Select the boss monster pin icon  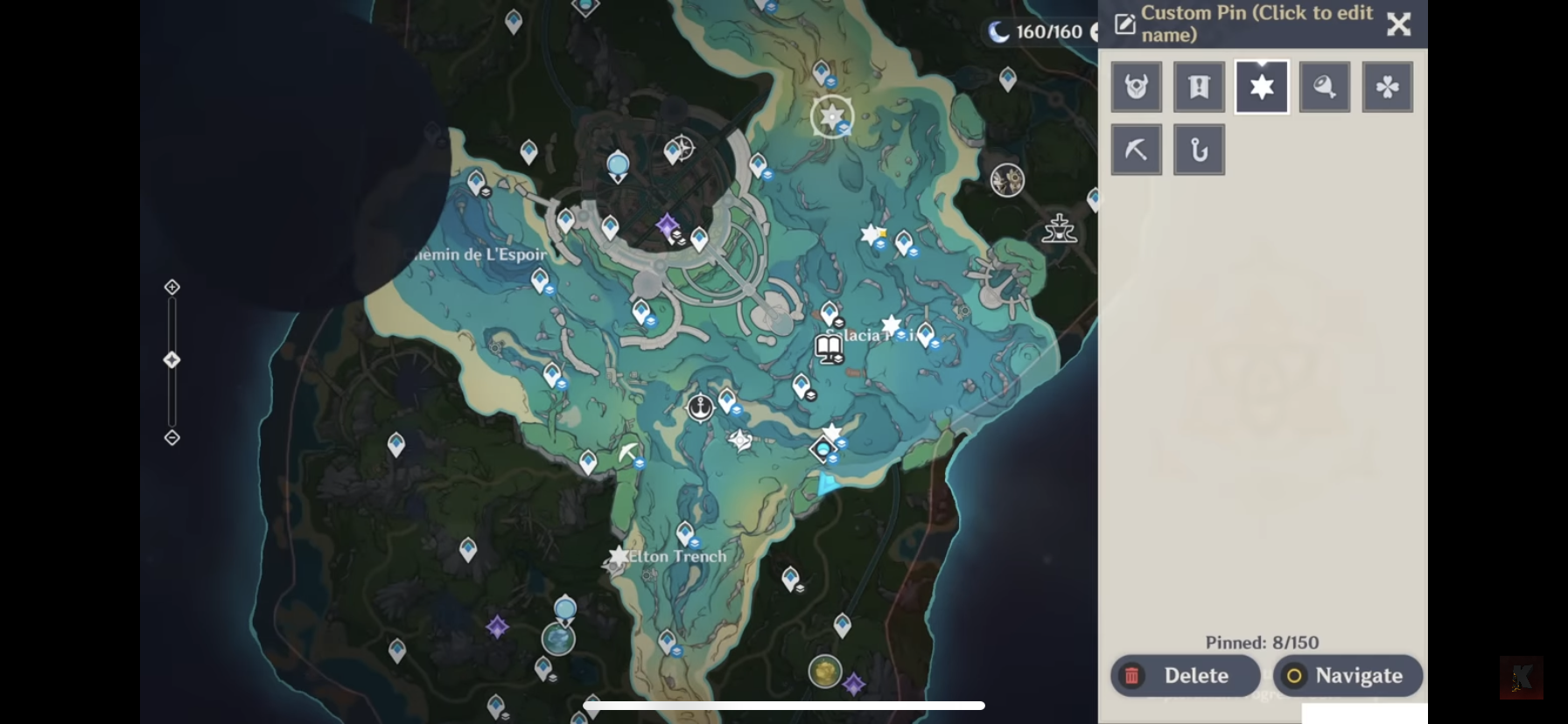click(1136, 86)
